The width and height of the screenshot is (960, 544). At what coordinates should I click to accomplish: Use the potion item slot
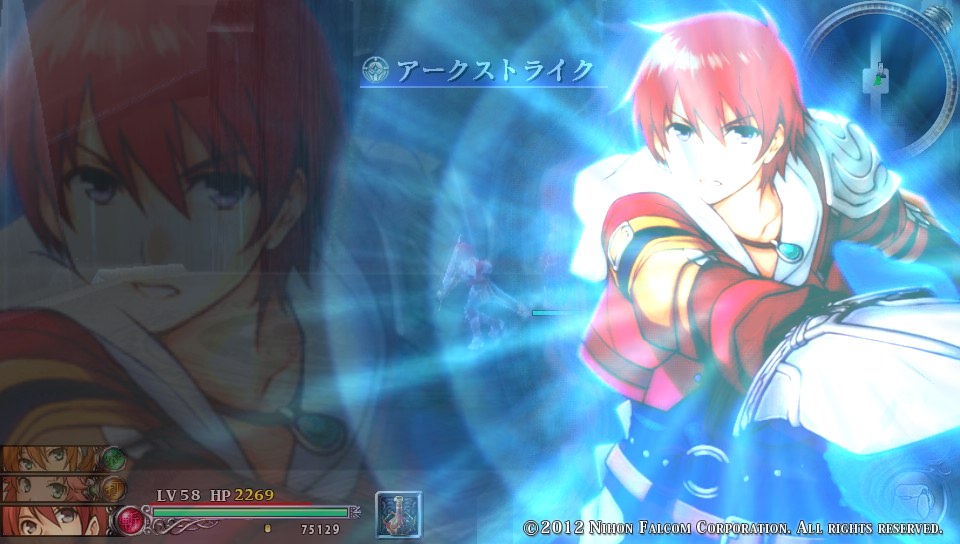(x=397, y=514)
